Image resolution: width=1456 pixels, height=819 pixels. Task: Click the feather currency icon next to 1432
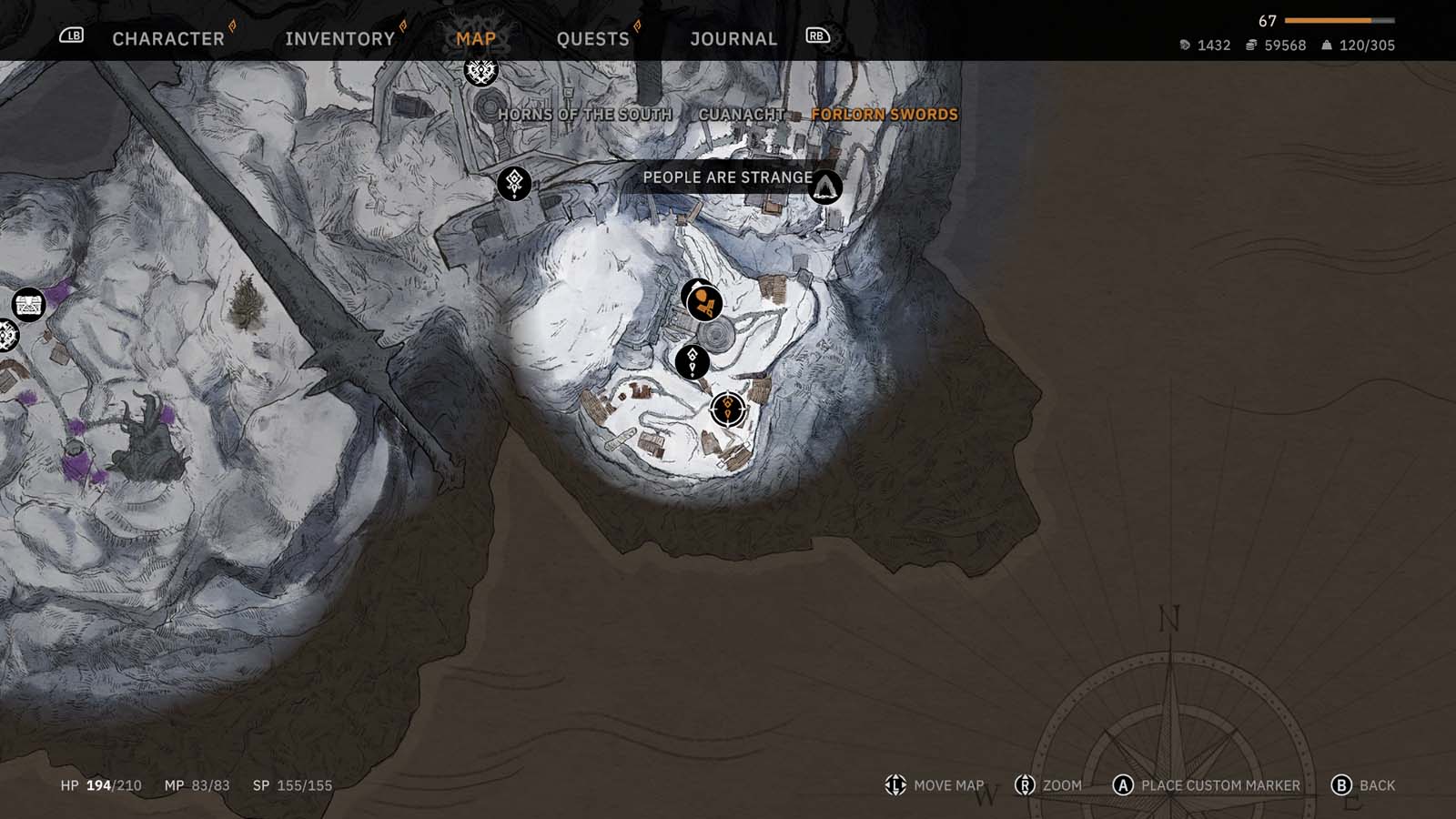pos(1186,44)
